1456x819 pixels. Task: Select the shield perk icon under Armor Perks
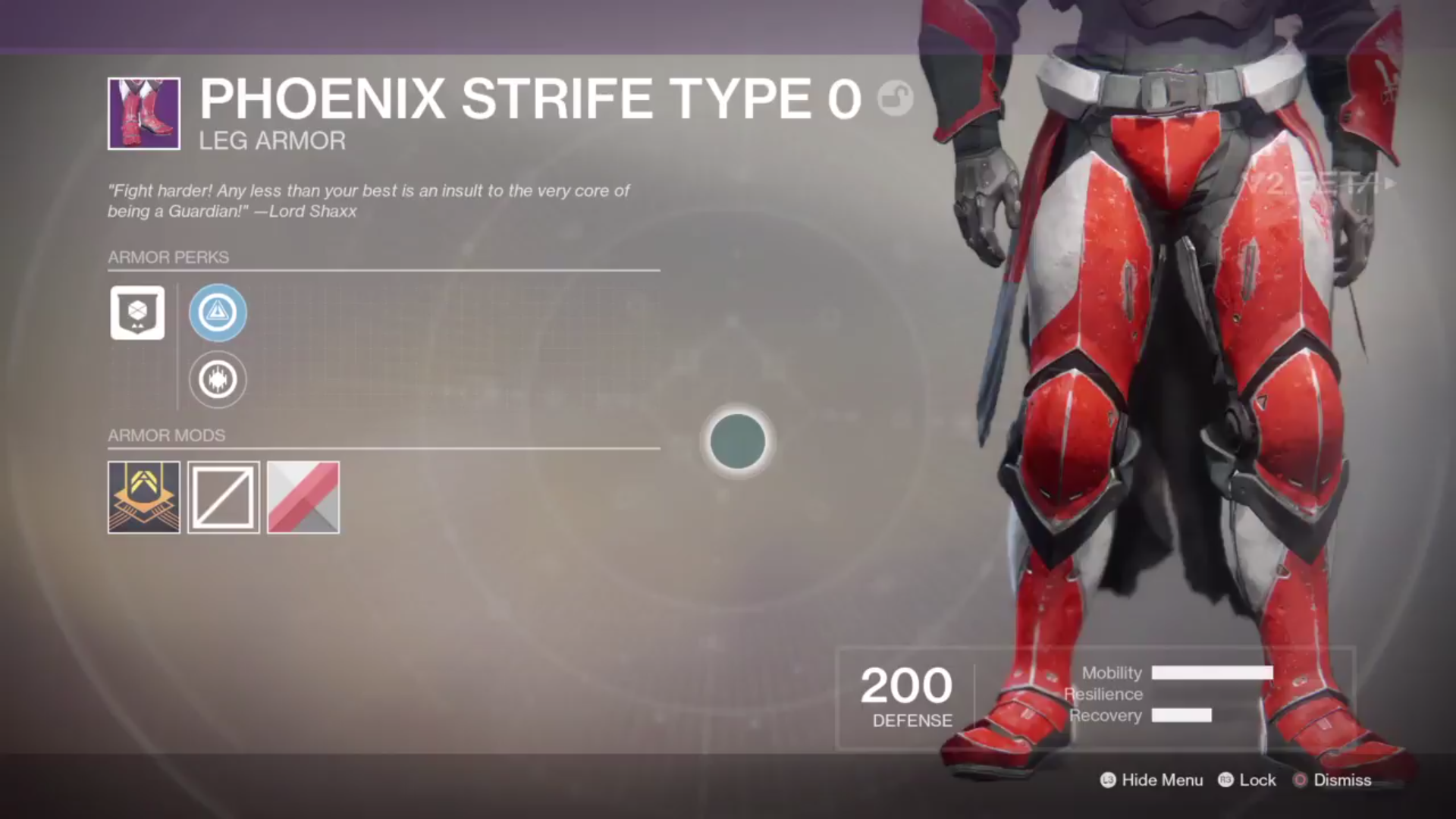(136, 312)
